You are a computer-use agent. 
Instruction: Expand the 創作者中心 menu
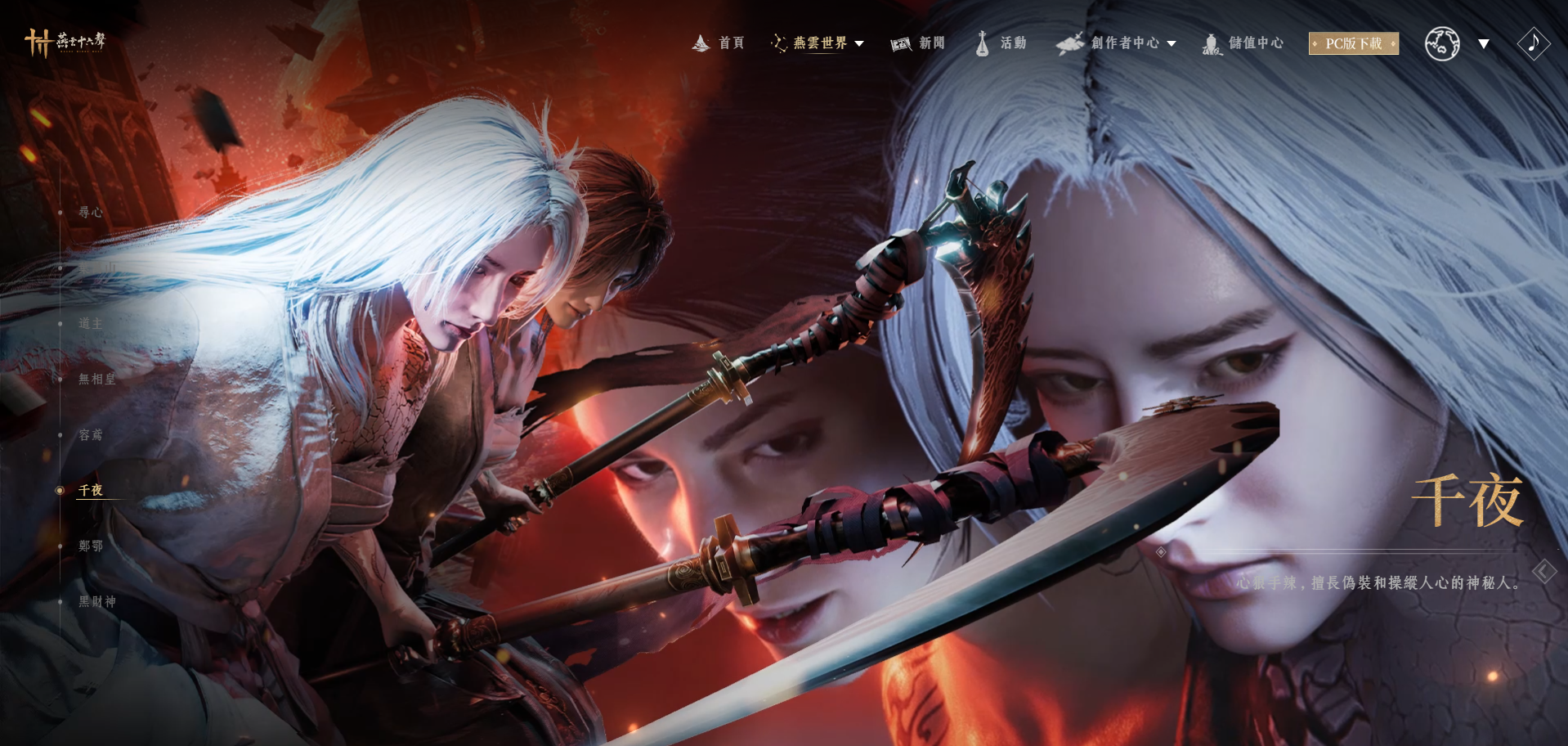(1117, 43)
